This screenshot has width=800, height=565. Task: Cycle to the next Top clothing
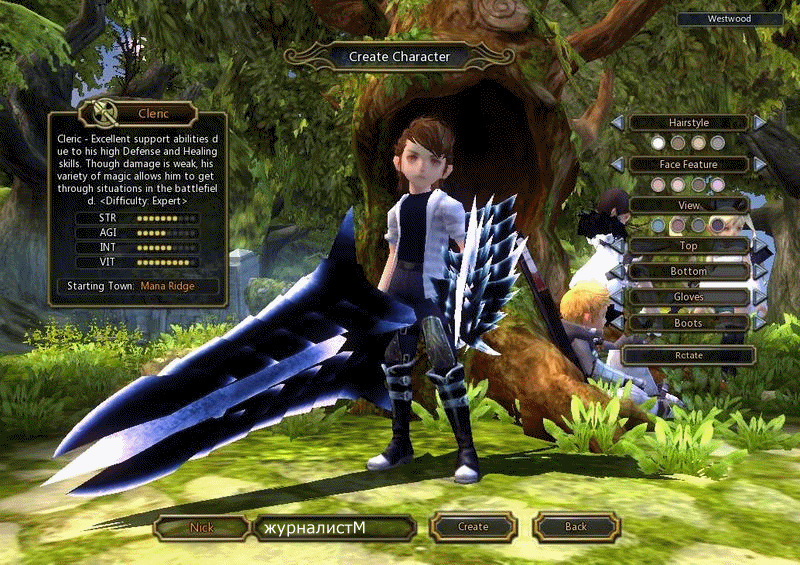[760, 246]
